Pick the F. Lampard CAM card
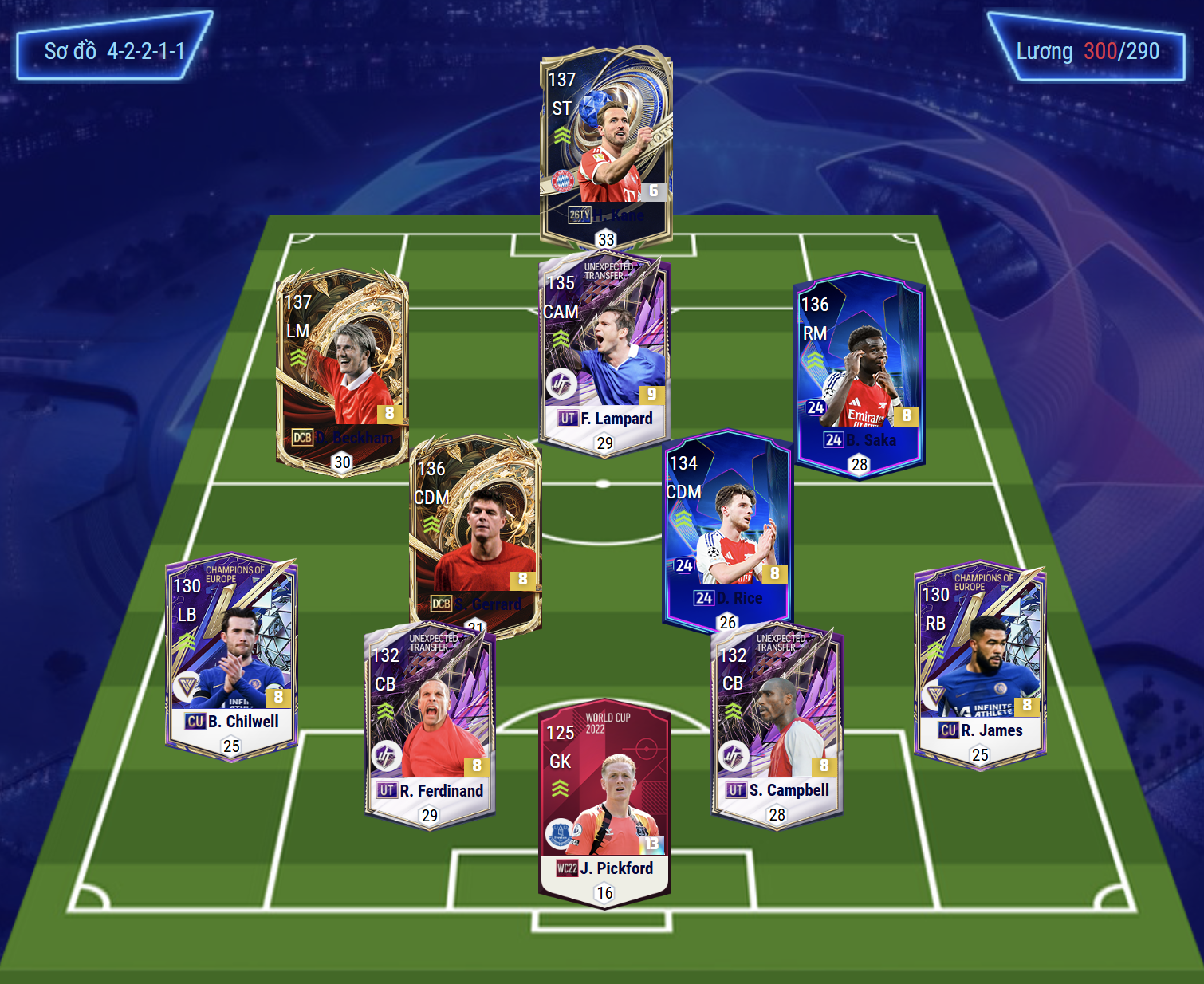1204x984 pixels. (604, 351)
